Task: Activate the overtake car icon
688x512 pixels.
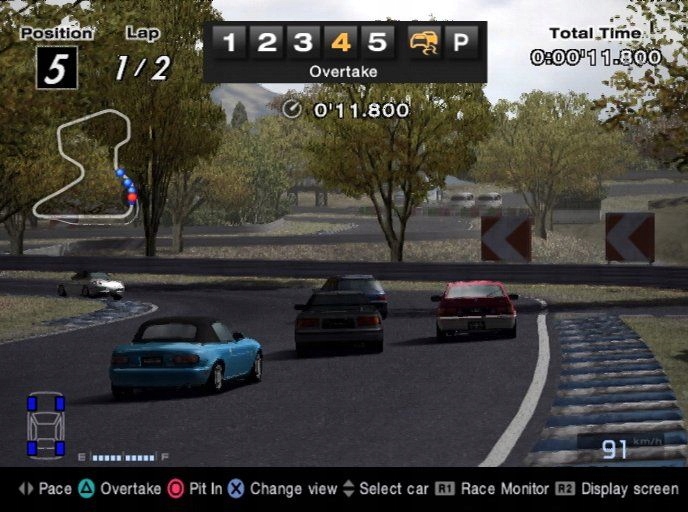Action: coord(424,43)
